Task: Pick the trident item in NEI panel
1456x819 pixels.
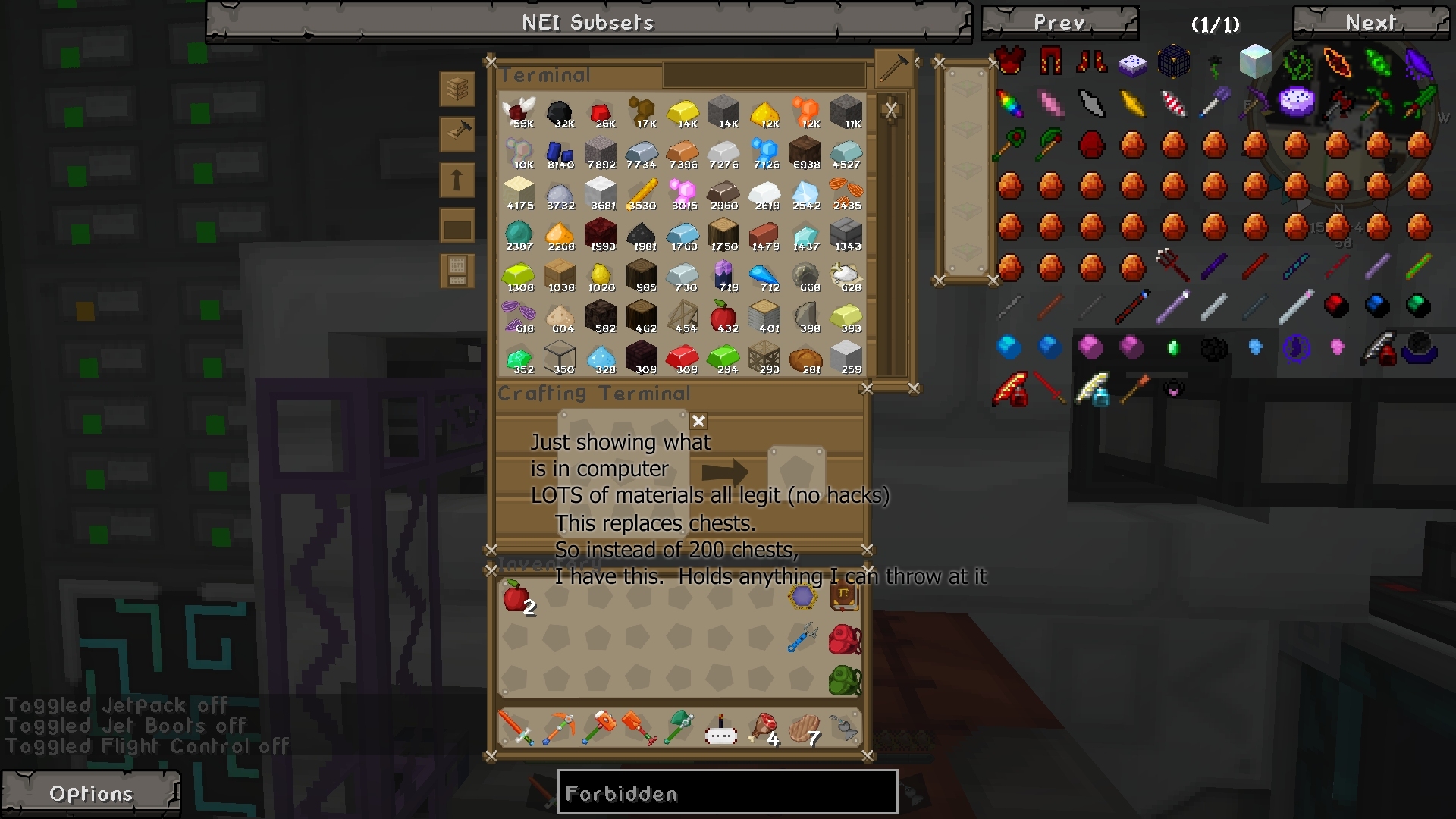Action: coord(1173,265)
